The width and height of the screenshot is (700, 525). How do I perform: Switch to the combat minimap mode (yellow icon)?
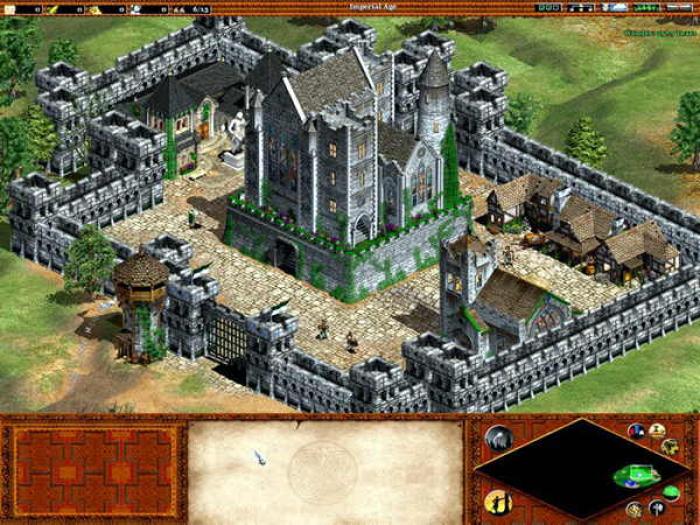(658, 430)
